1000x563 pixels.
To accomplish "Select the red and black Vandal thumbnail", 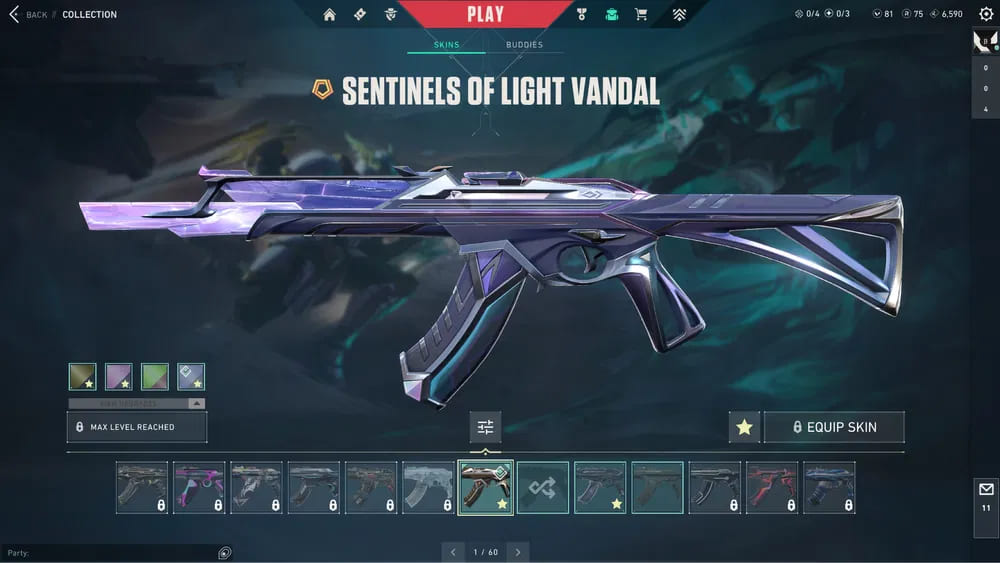I will (x=772, y=488).
